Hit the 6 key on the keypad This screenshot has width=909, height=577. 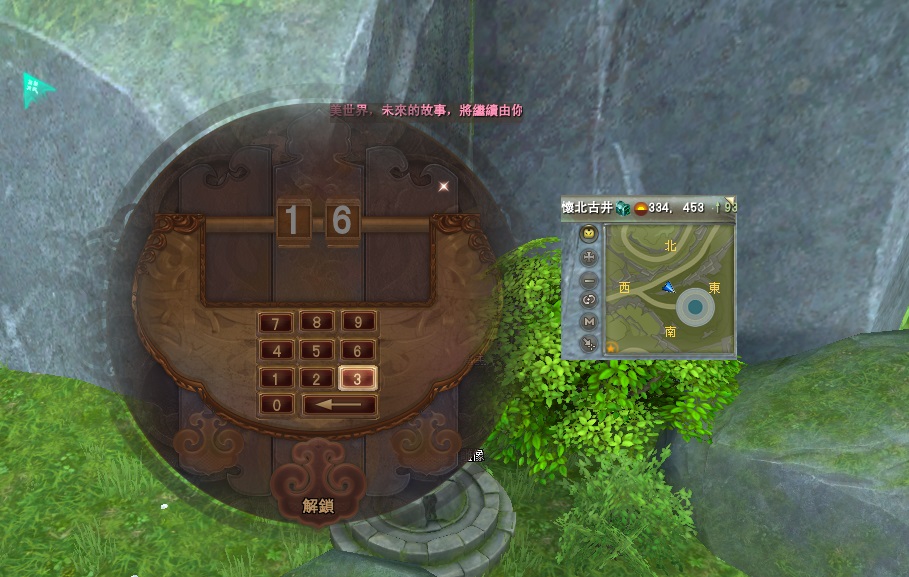[357, 351]
